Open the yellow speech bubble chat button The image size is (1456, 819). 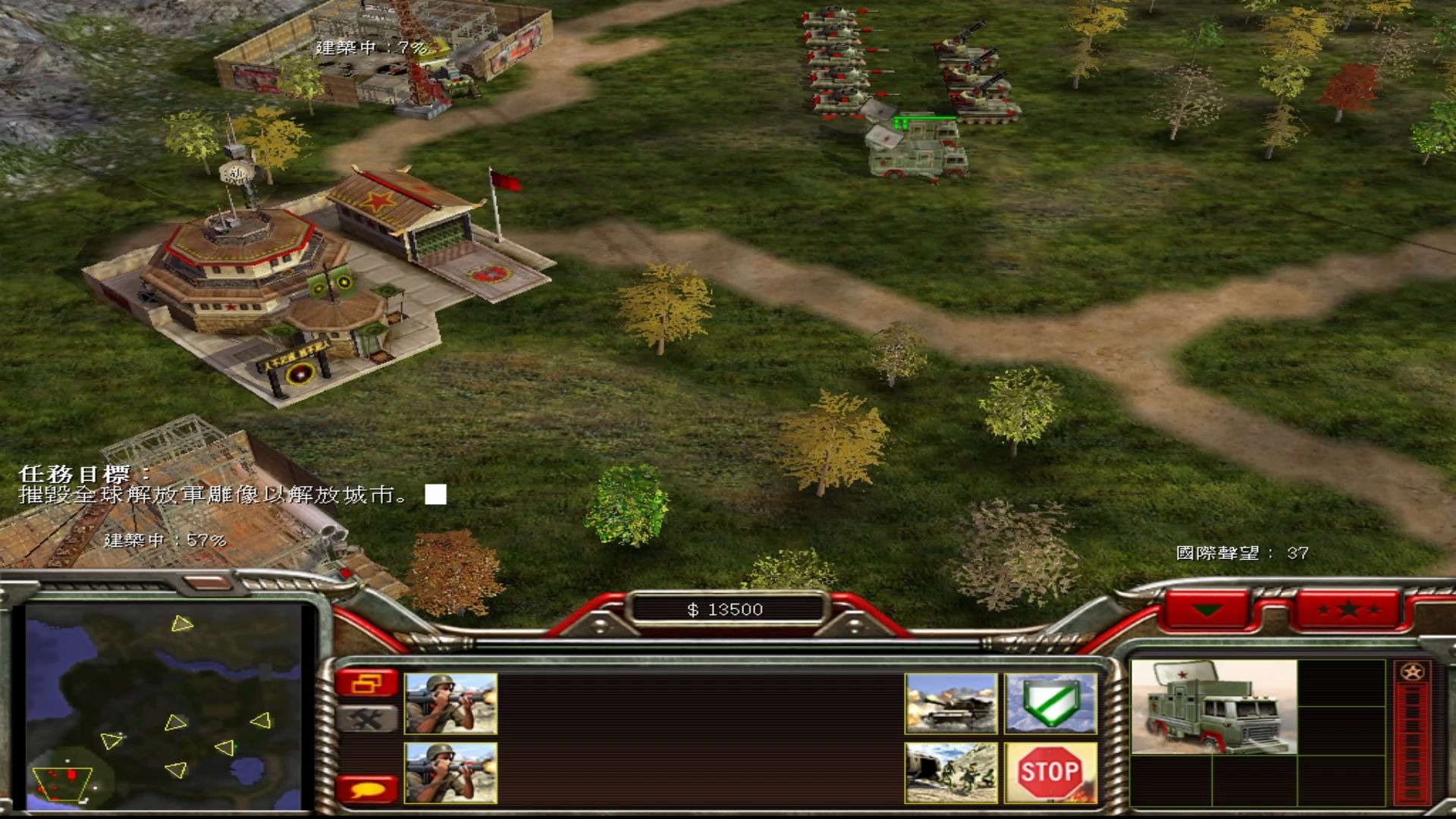point(367,789)
